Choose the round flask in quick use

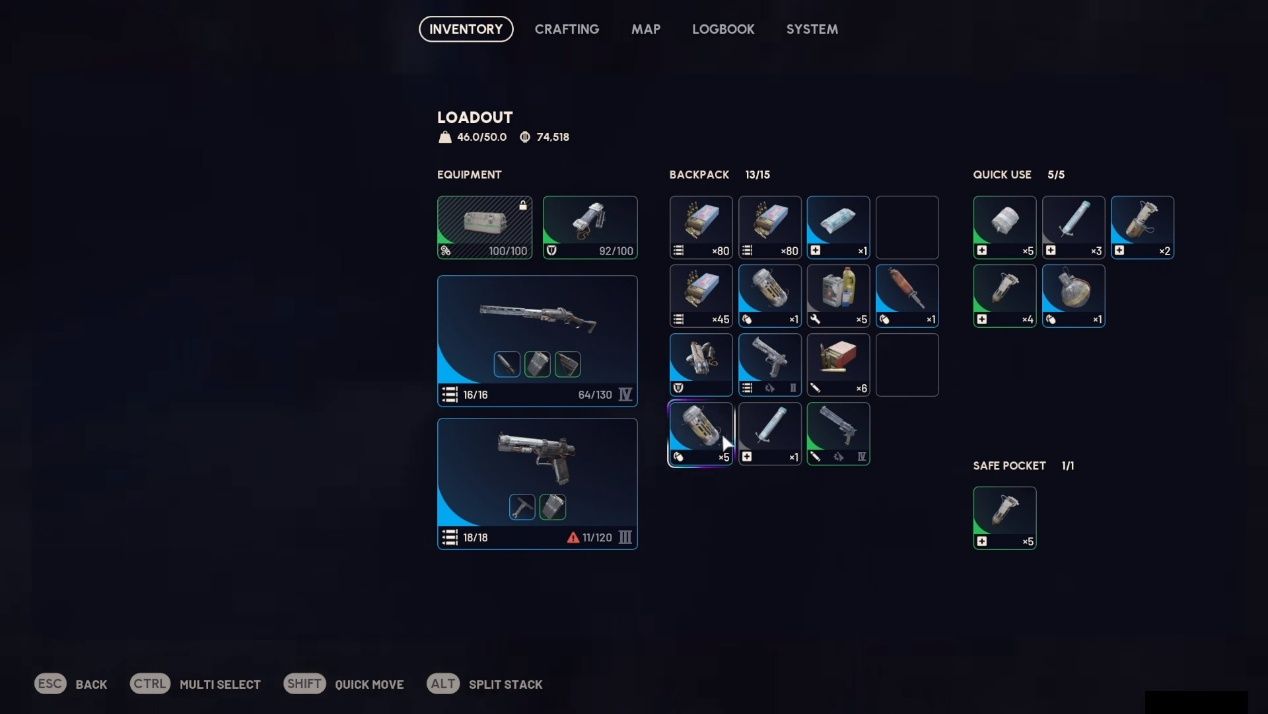[1073, 296]
